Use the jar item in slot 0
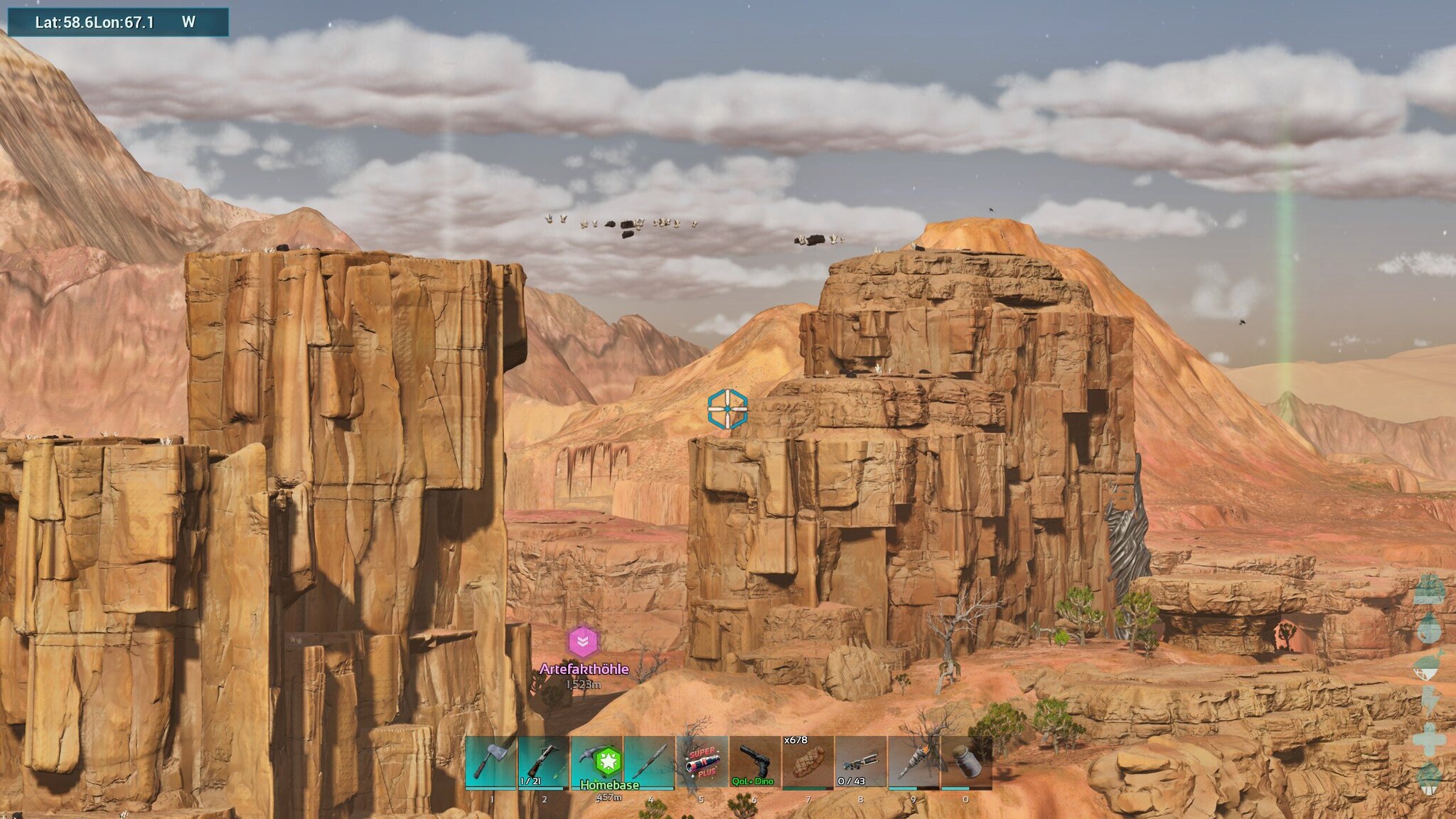 [966, 762]
